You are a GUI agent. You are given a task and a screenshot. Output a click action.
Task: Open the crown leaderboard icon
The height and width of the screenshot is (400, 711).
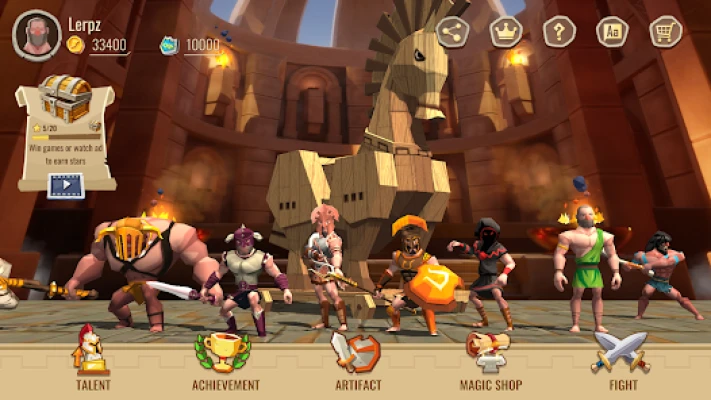[x=506, y=32]
